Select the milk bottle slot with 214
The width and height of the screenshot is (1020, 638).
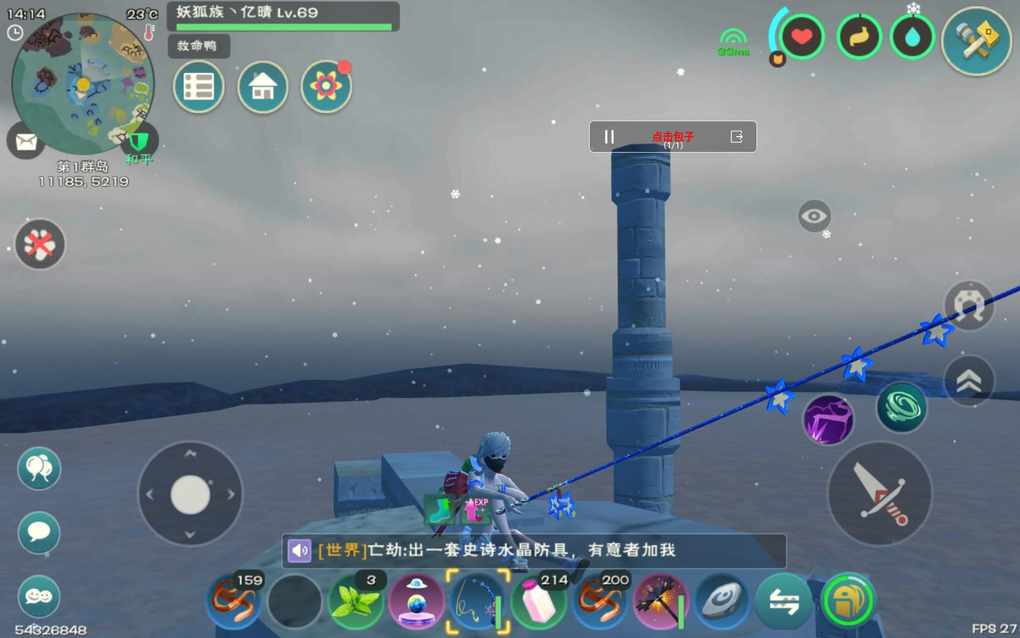(x=539, y=603)
